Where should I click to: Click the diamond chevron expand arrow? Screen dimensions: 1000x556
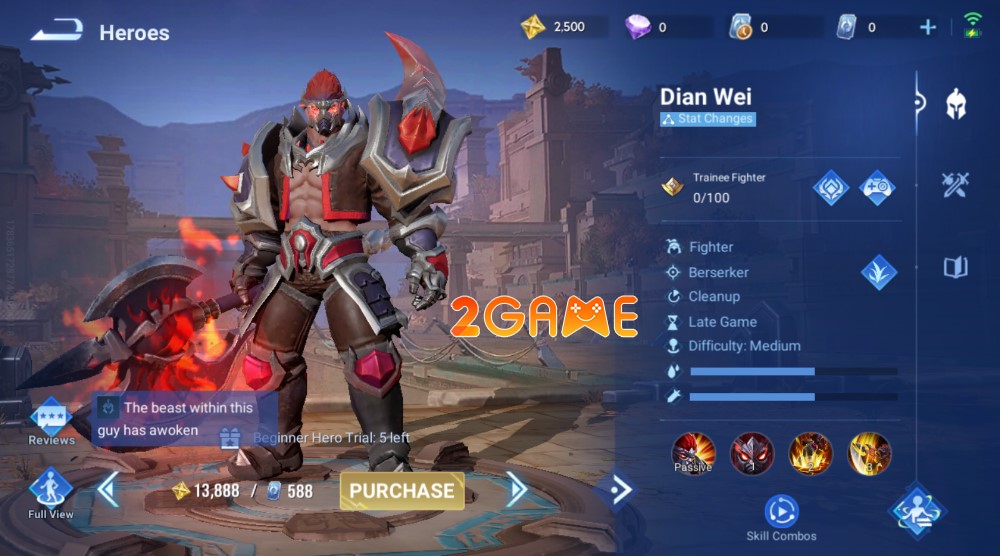(620, 489)
